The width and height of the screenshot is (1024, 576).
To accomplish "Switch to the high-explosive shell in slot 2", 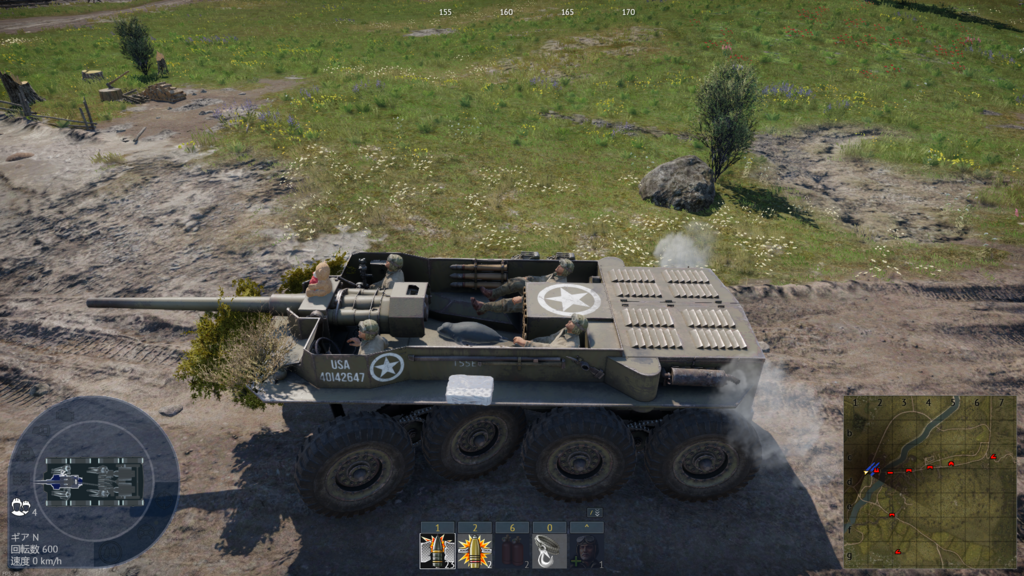I will tap(474, 550).
